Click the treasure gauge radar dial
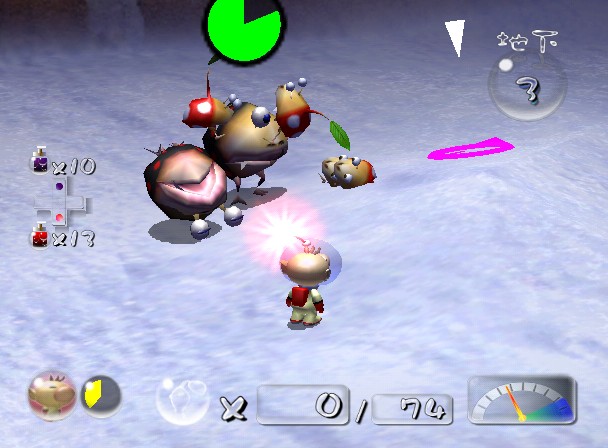 pyautogui.click(x=521, y=398)
